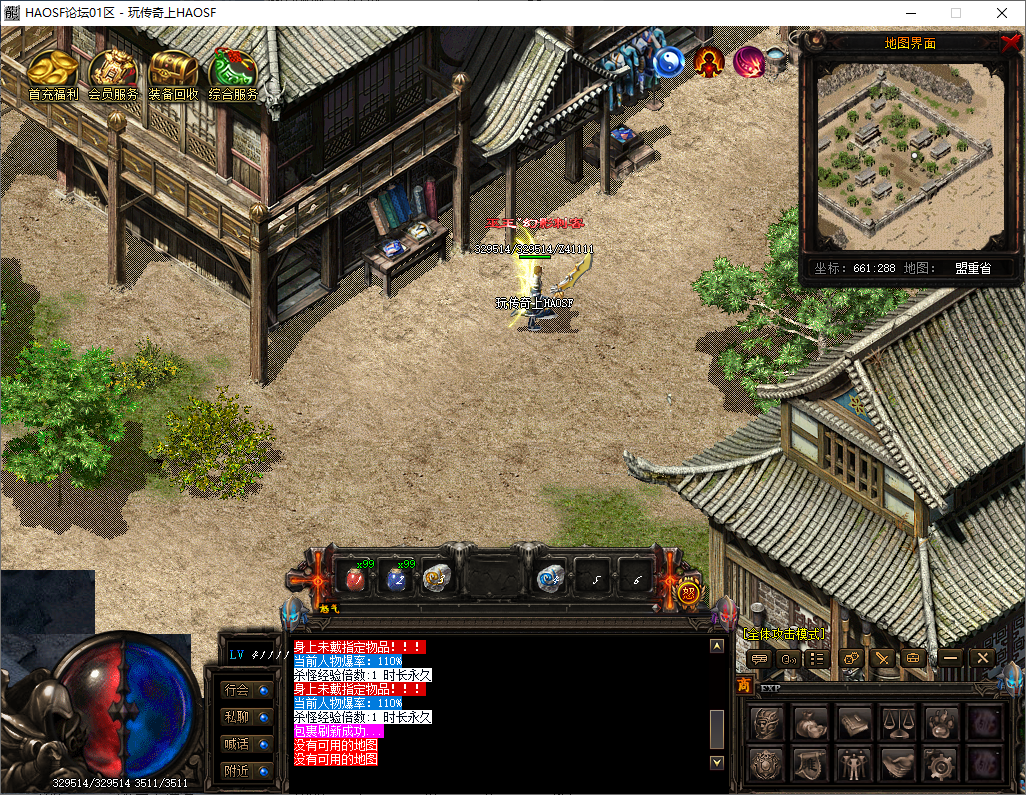Use the blue mana potion in hotbar

pyautogui.click(x=397, y=578)
